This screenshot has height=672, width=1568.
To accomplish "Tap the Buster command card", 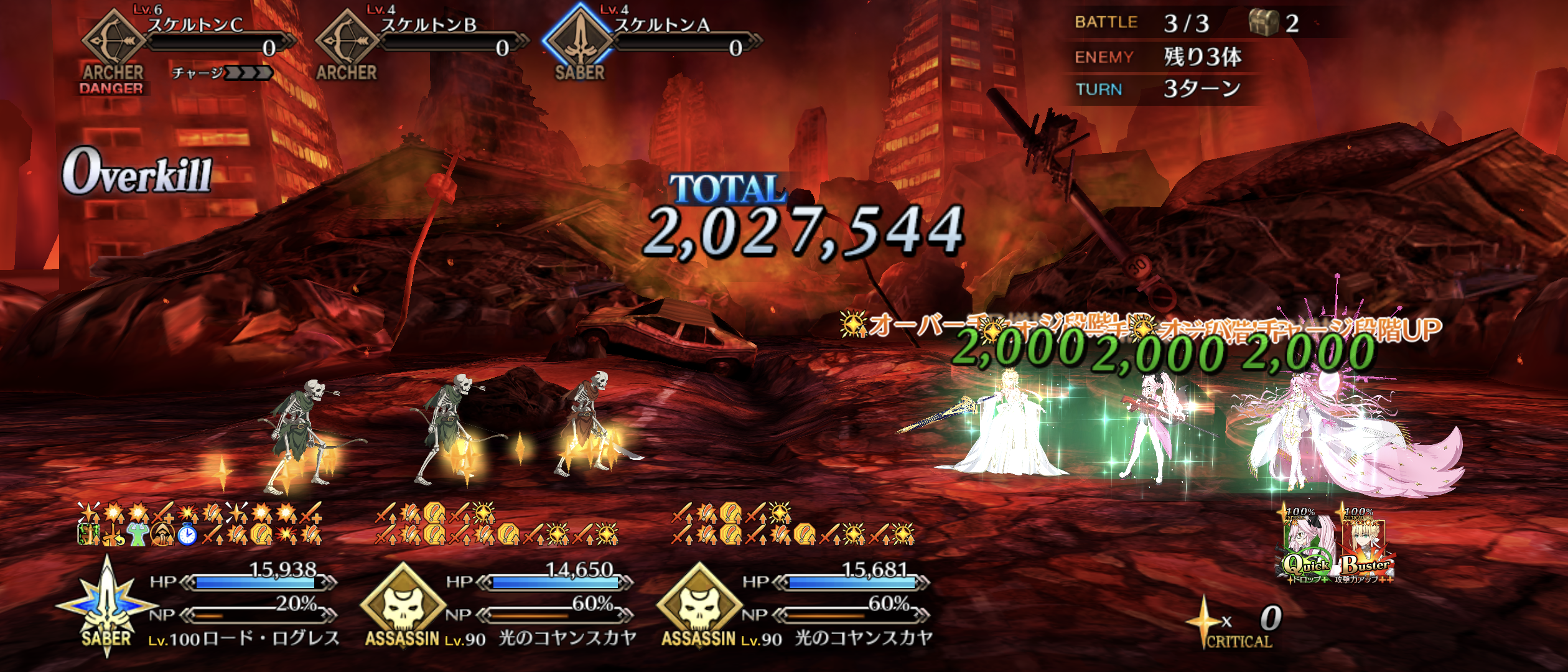I will [1365, 548].
